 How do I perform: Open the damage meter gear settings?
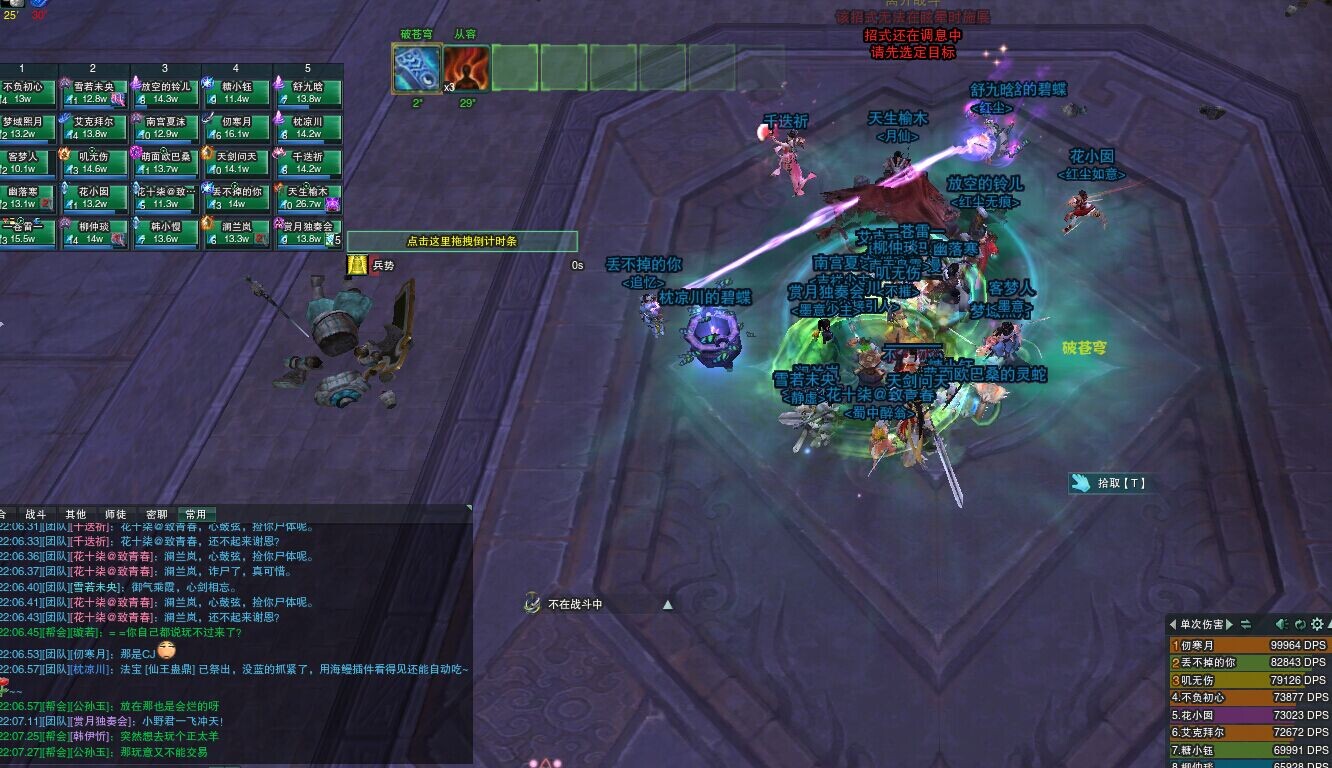coord(1316,624)
